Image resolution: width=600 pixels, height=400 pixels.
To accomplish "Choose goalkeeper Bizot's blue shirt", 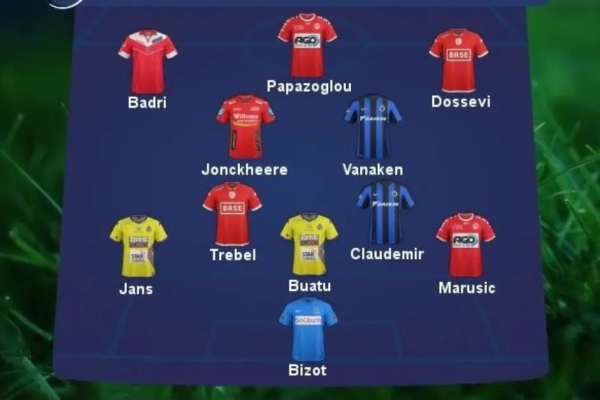I will click(308, 329).
